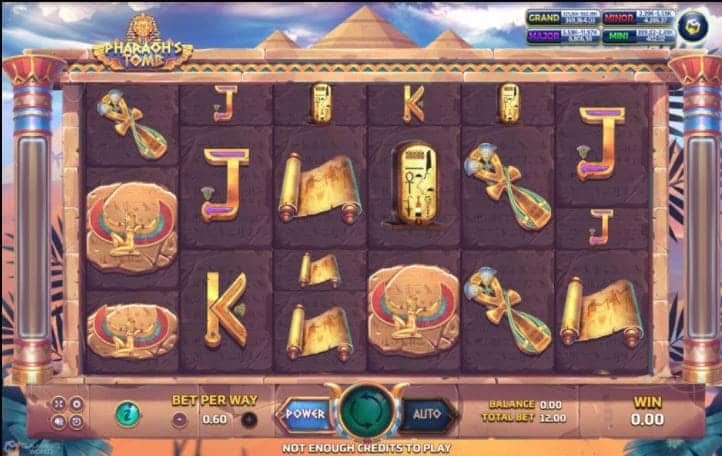Increase the bet per way
Image resolution: width=722 pixels, height=456 pixels.
[x=249, y=419]
